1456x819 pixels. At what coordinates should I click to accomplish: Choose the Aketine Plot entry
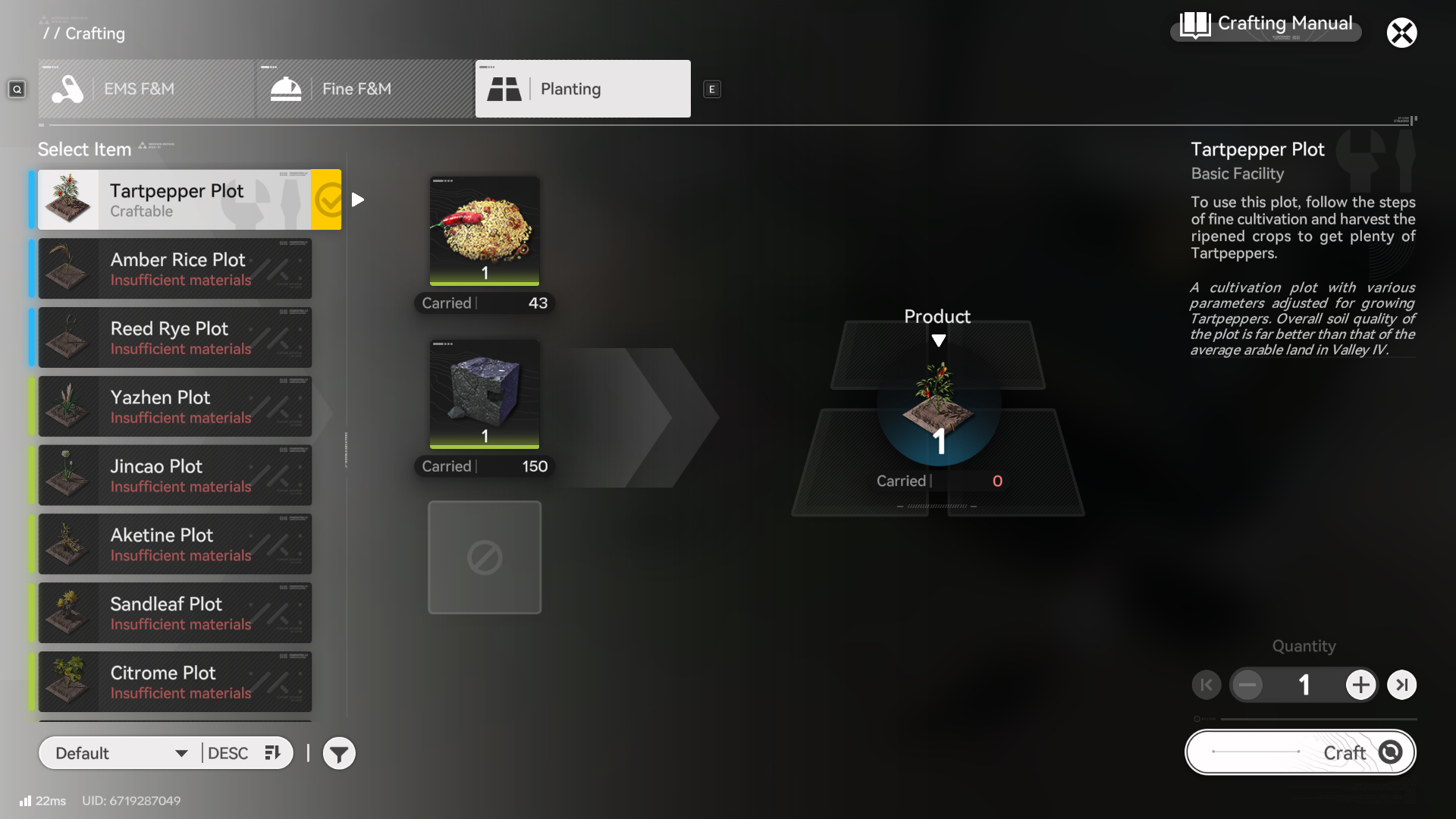point(174,544)
